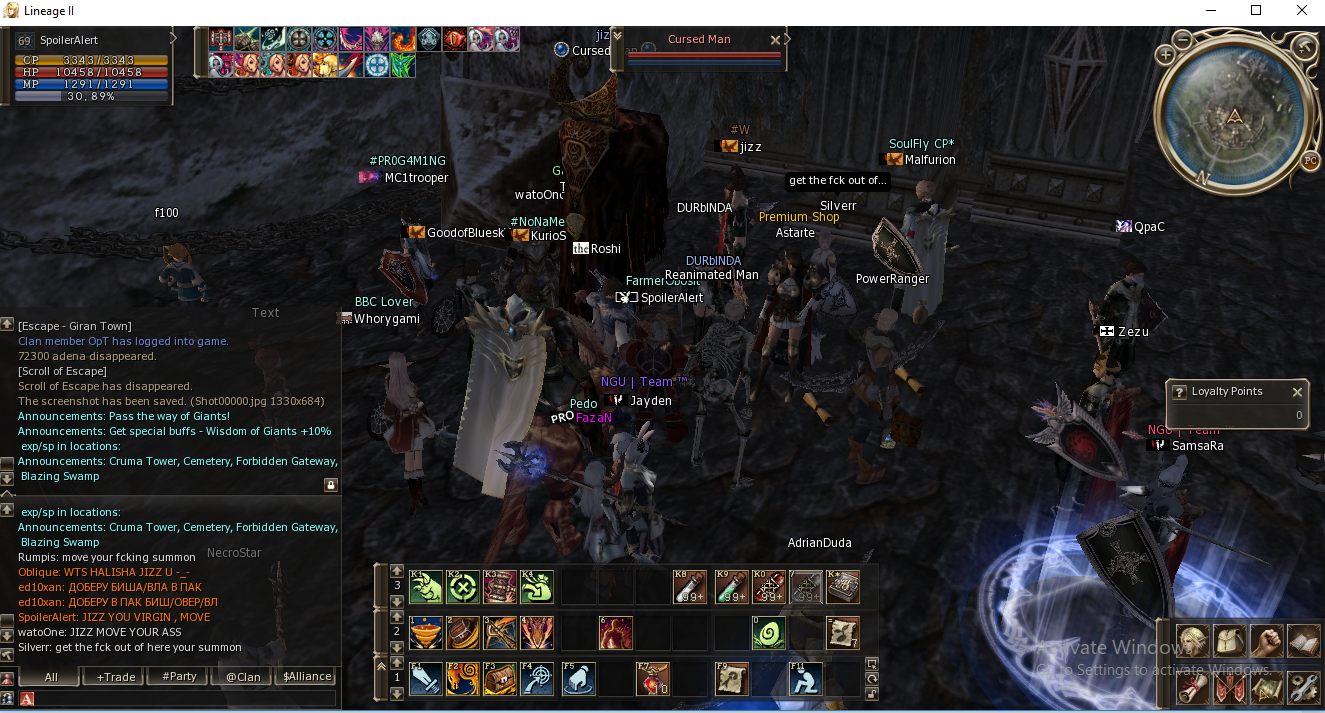Open the actions fist icon
Viewport: 1325px width, 713px height.
coord(1266,641)
